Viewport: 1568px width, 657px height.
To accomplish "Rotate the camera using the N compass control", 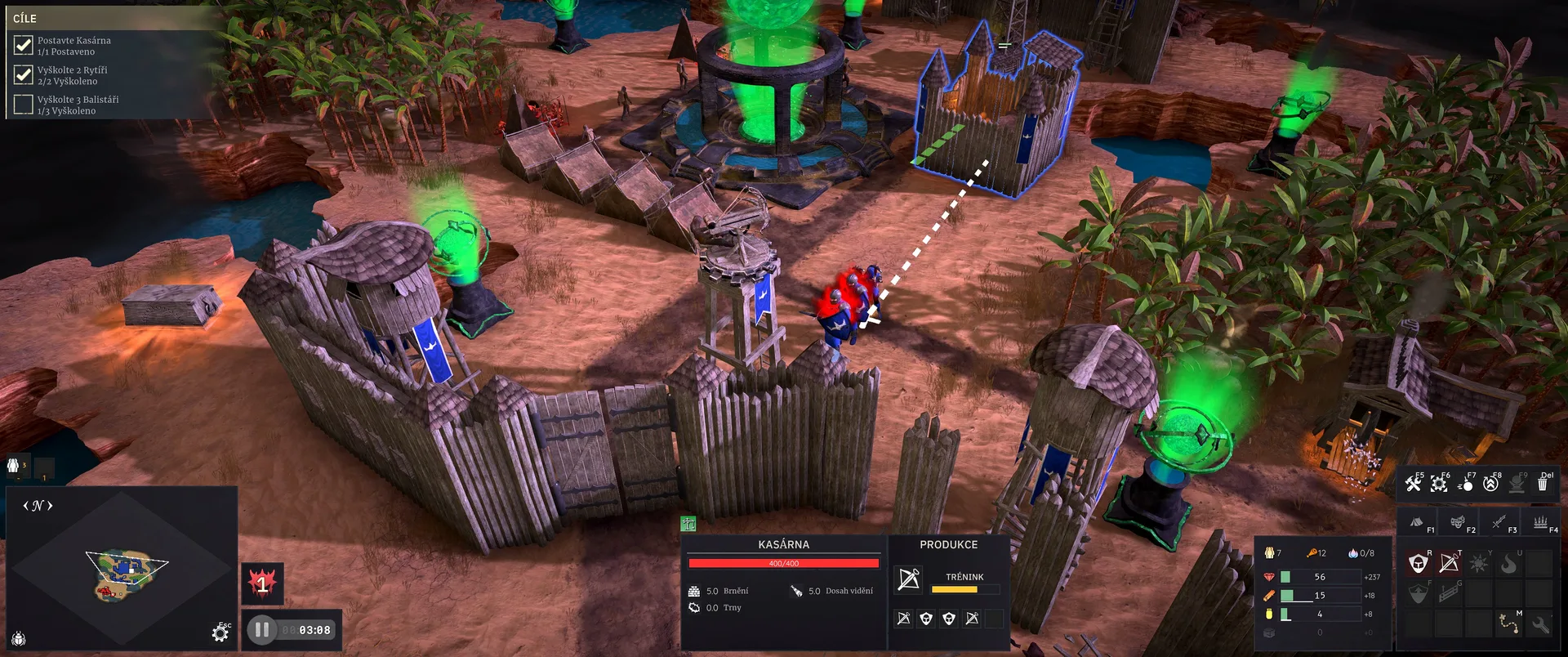I will [38, 506].
